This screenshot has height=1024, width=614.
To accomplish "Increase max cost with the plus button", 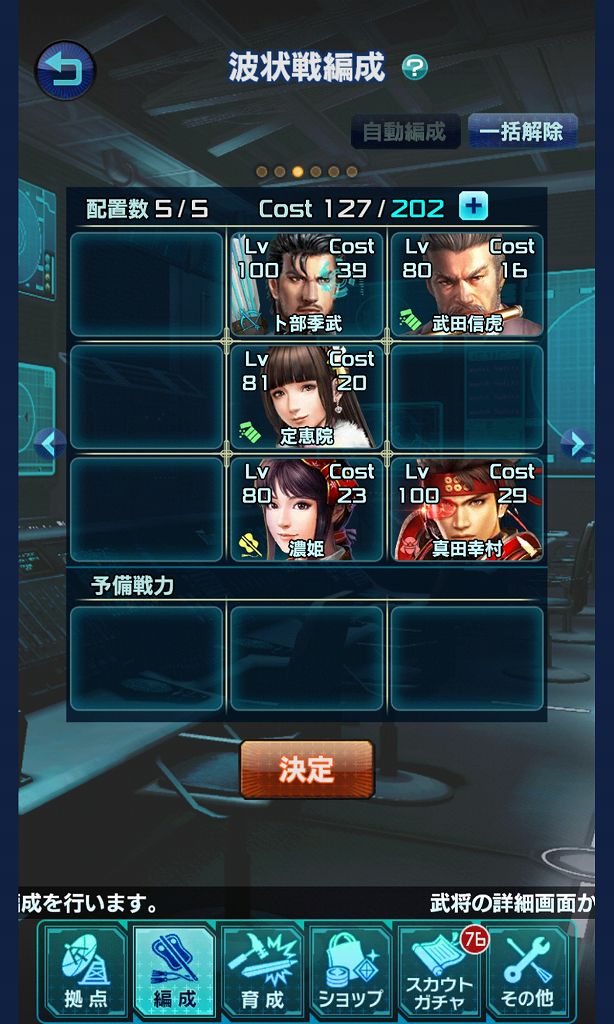I will pos(473,207).
